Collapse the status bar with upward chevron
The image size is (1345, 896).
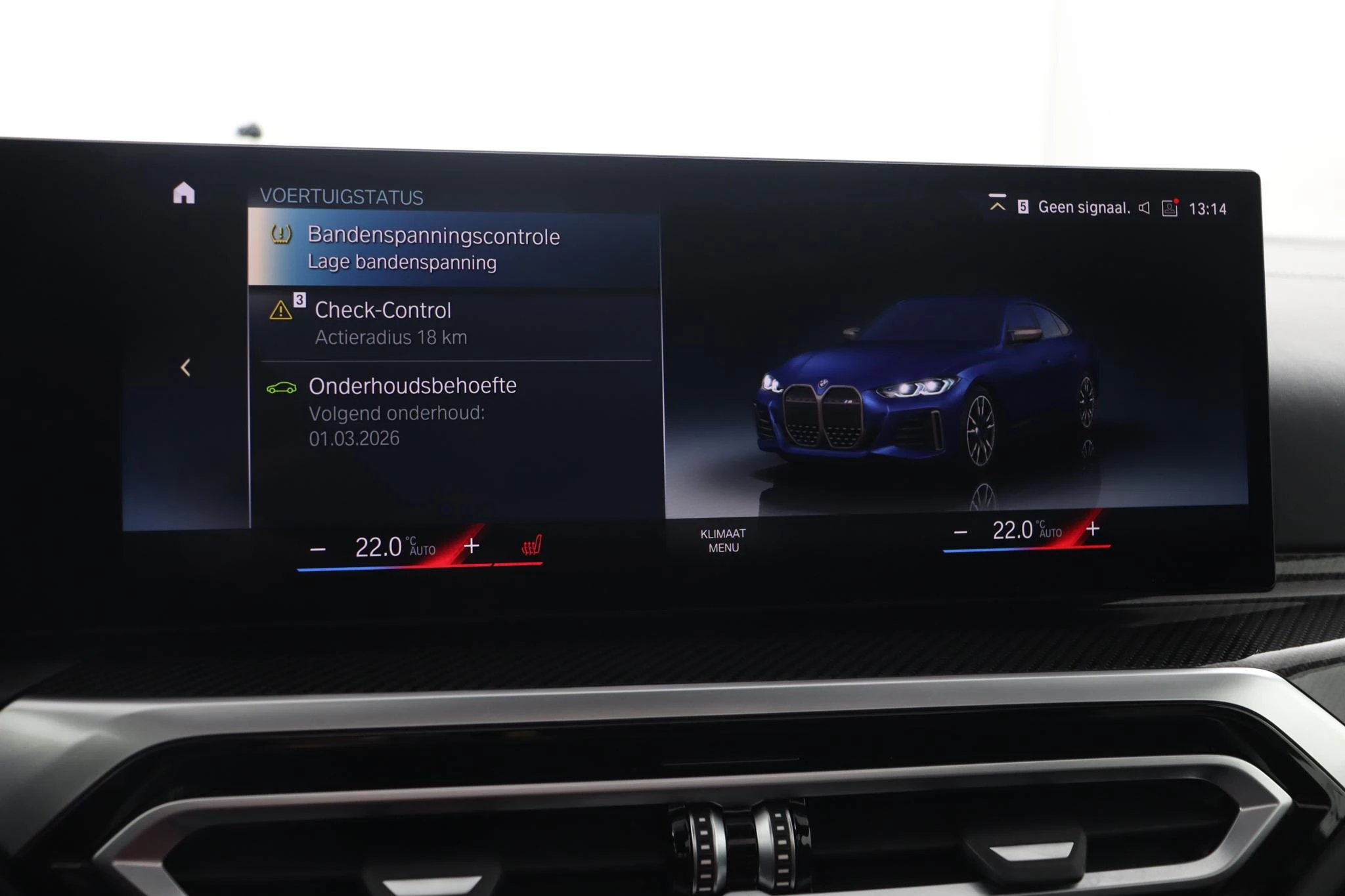(x=997, y=205)
